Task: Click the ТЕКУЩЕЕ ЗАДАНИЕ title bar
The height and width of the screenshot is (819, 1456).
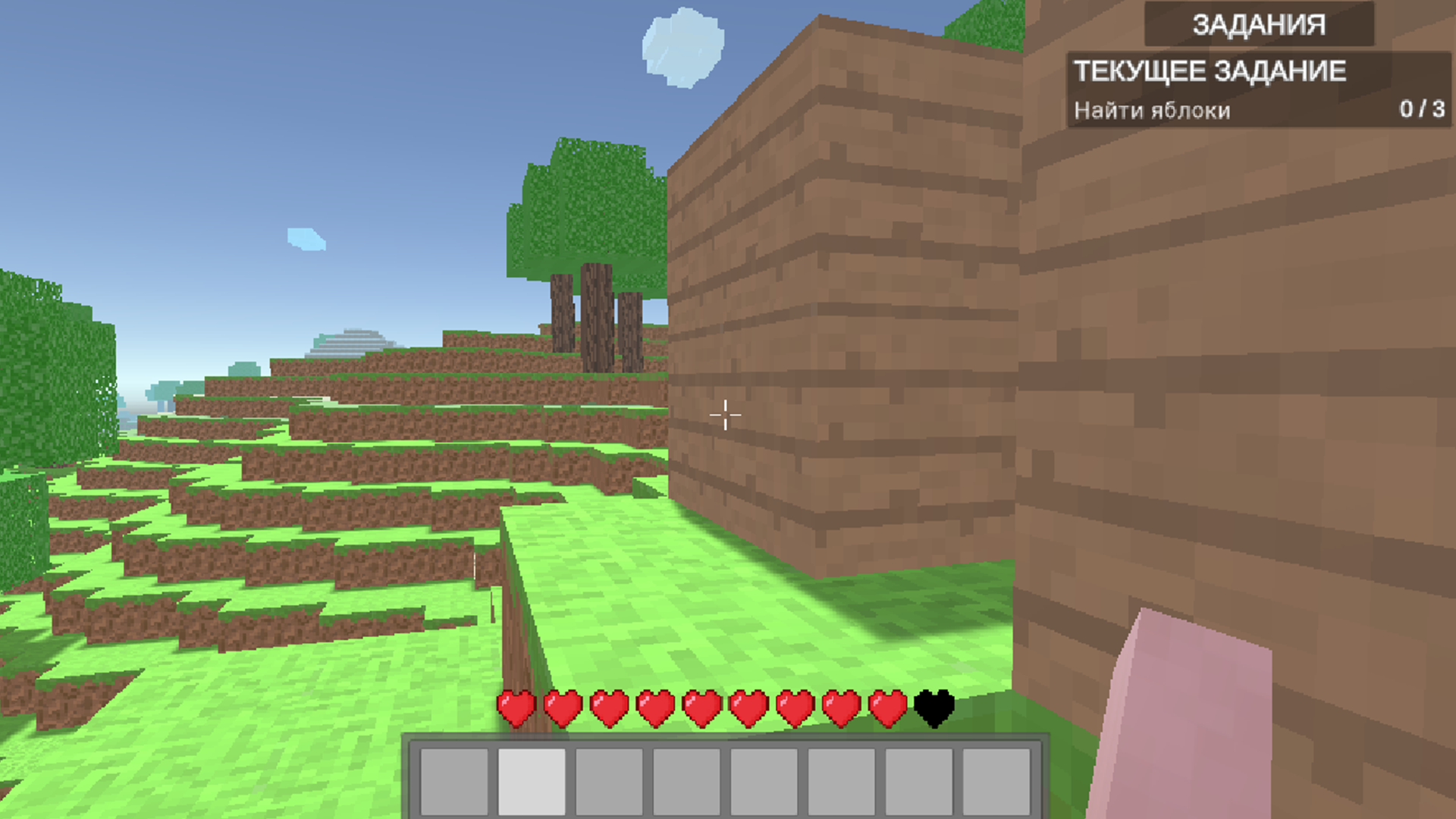Action: [x=1211, y=72]
